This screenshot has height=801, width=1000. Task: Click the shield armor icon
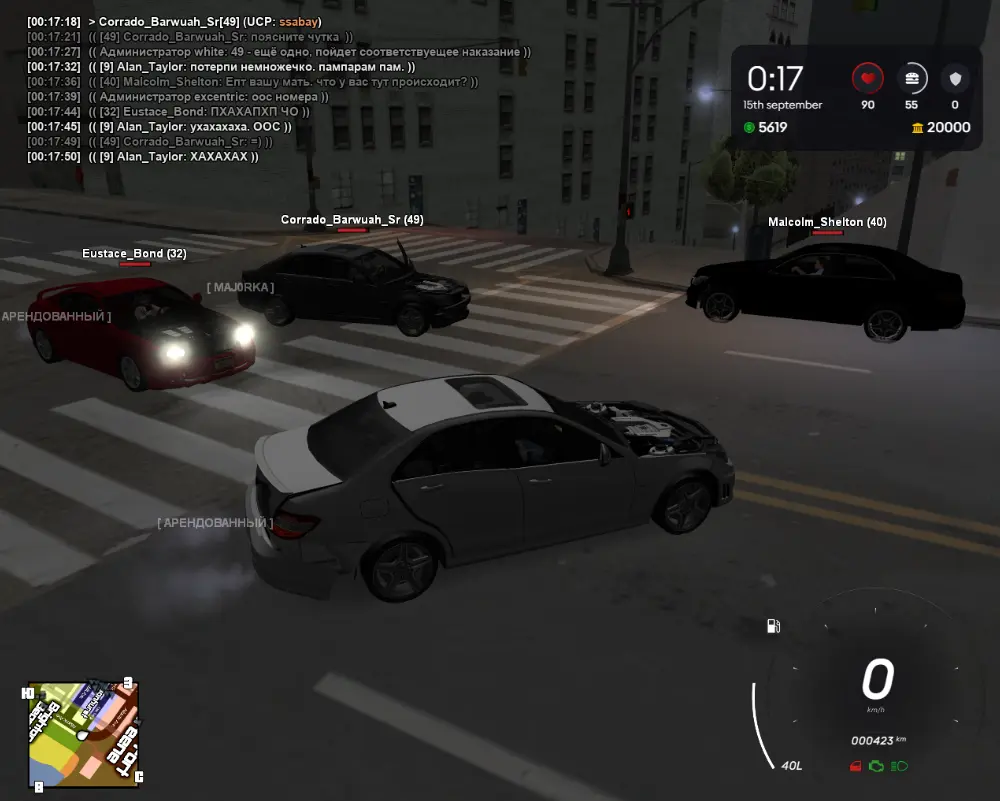coord(955,77)
